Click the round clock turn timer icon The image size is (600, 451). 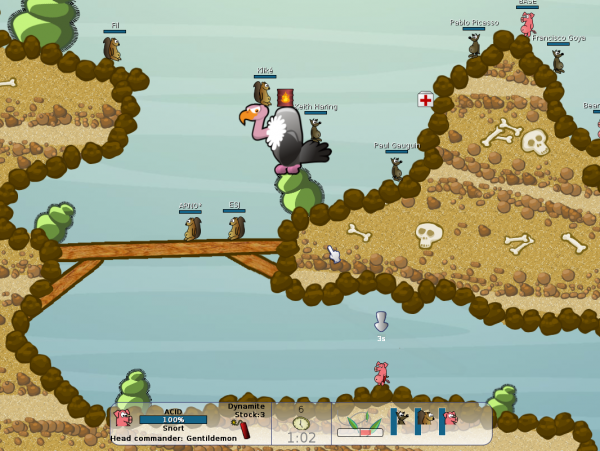[x=301, y=424]
